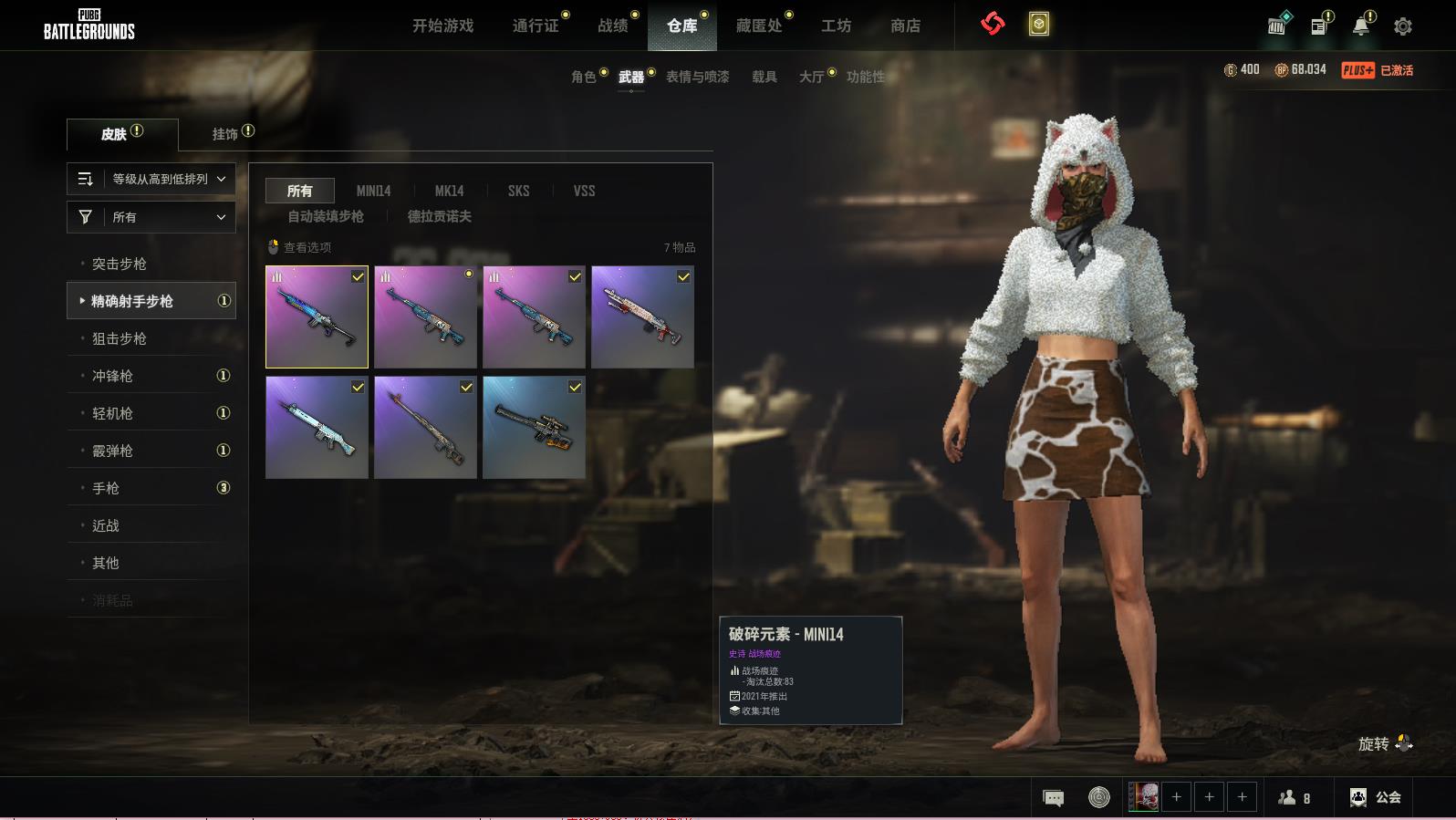1456x820 pixels.
Task: Open the settings gear icon
Action: [x=1402, y=26]
